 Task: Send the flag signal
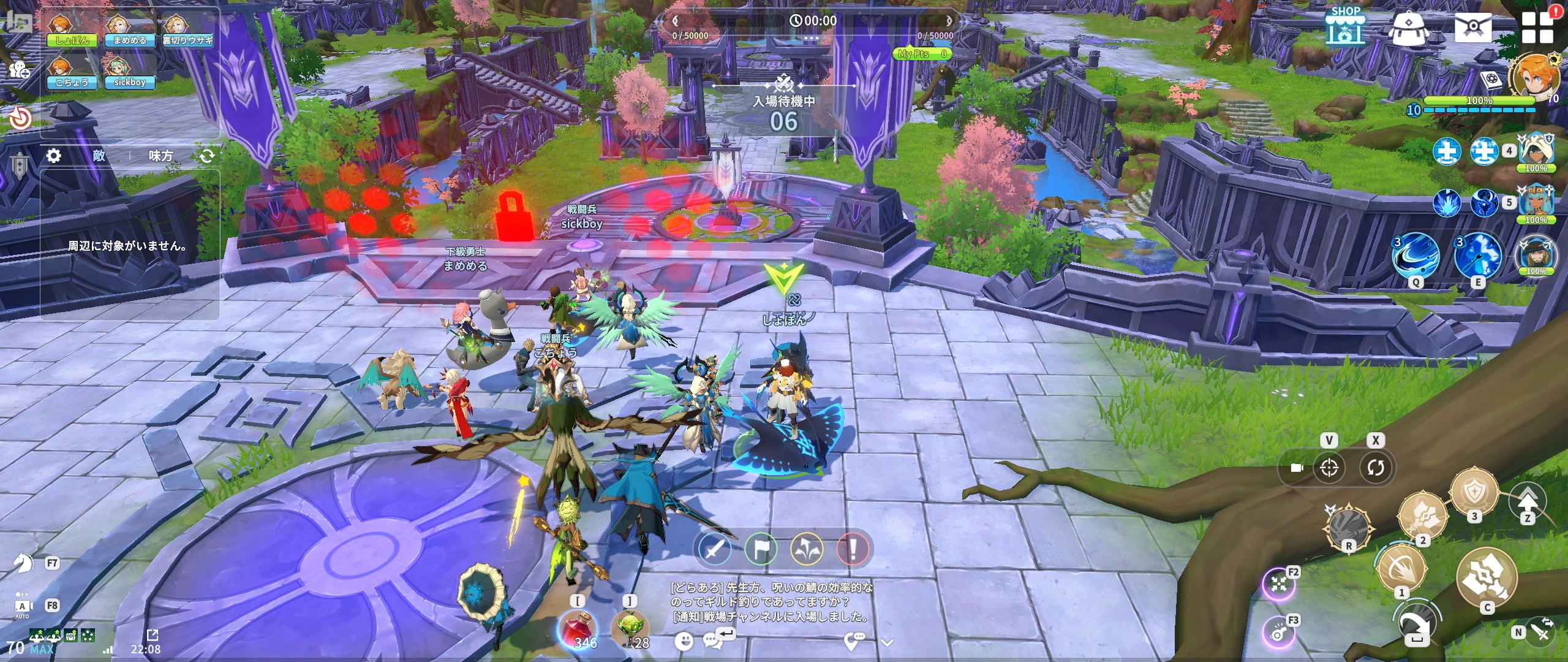point(761,549)
